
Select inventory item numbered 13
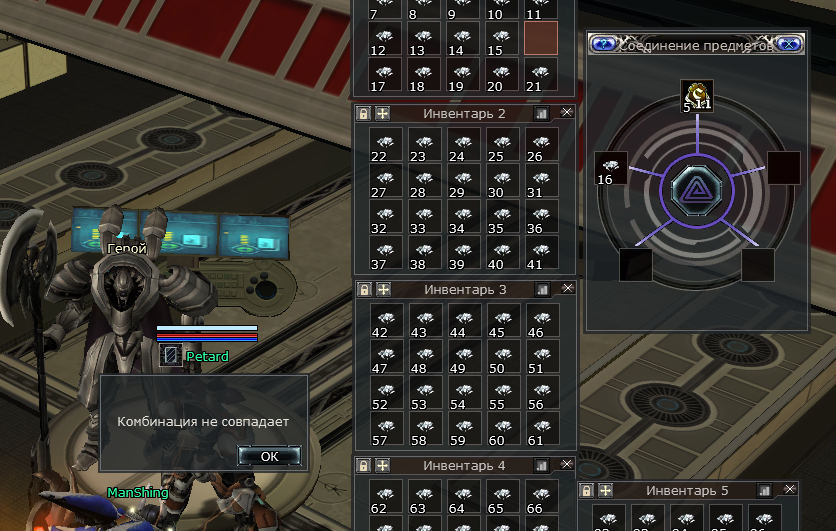[424, 38]
